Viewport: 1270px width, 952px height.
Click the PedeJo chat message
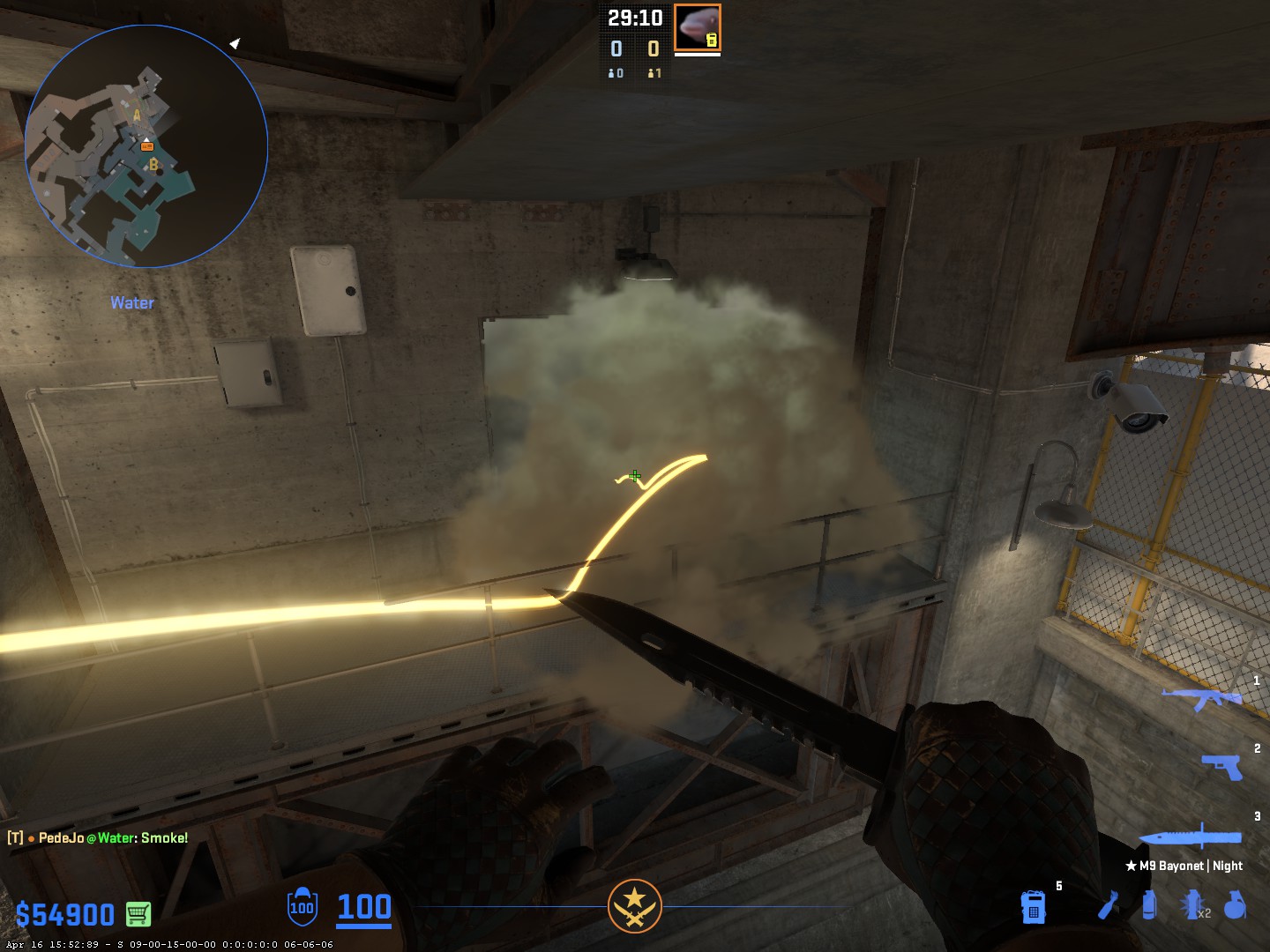(x=98, y=837)
